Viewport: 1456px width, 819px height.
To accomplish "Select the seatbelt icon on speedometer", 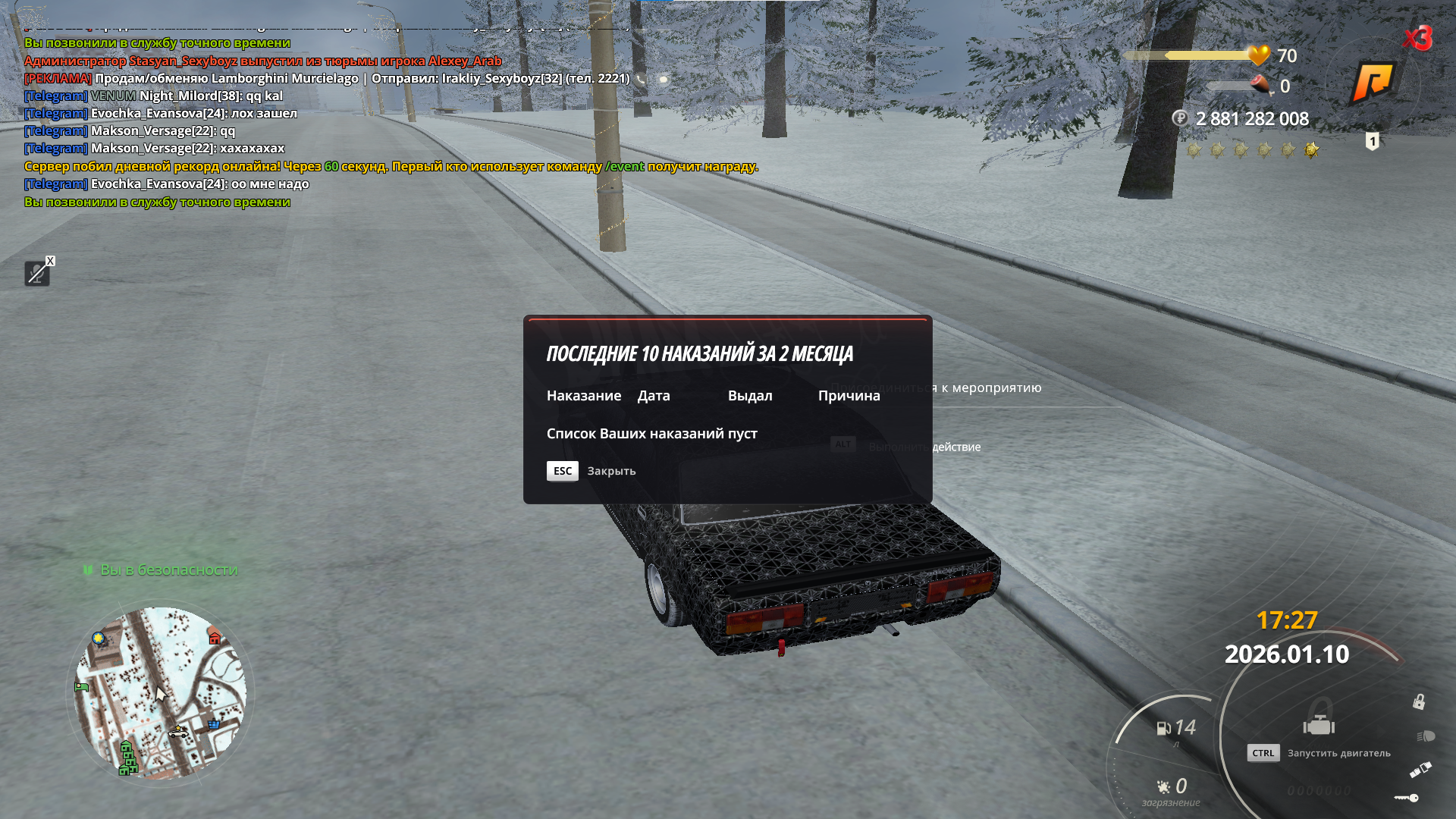I will (1420, 770).
